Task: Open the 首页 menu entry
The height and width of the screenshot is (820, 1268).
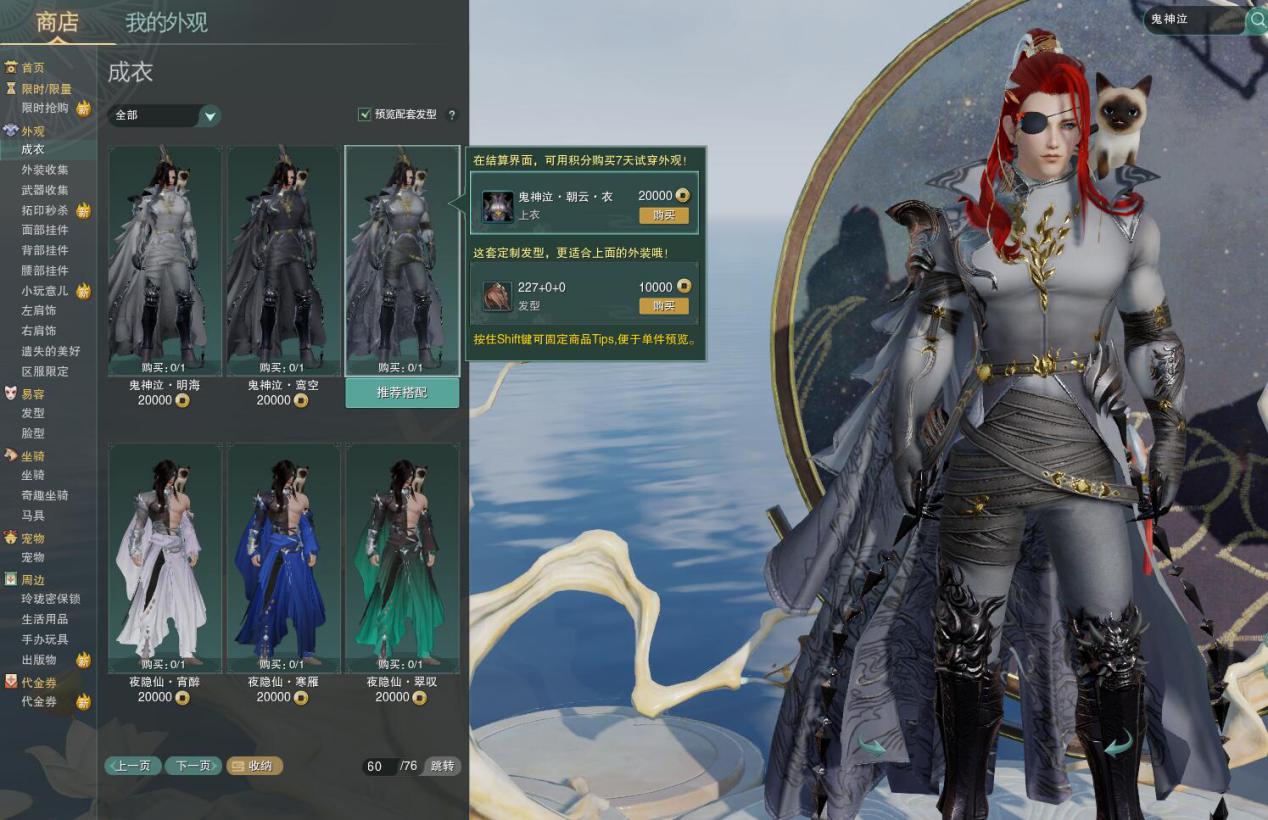Action: coord(33,68)
